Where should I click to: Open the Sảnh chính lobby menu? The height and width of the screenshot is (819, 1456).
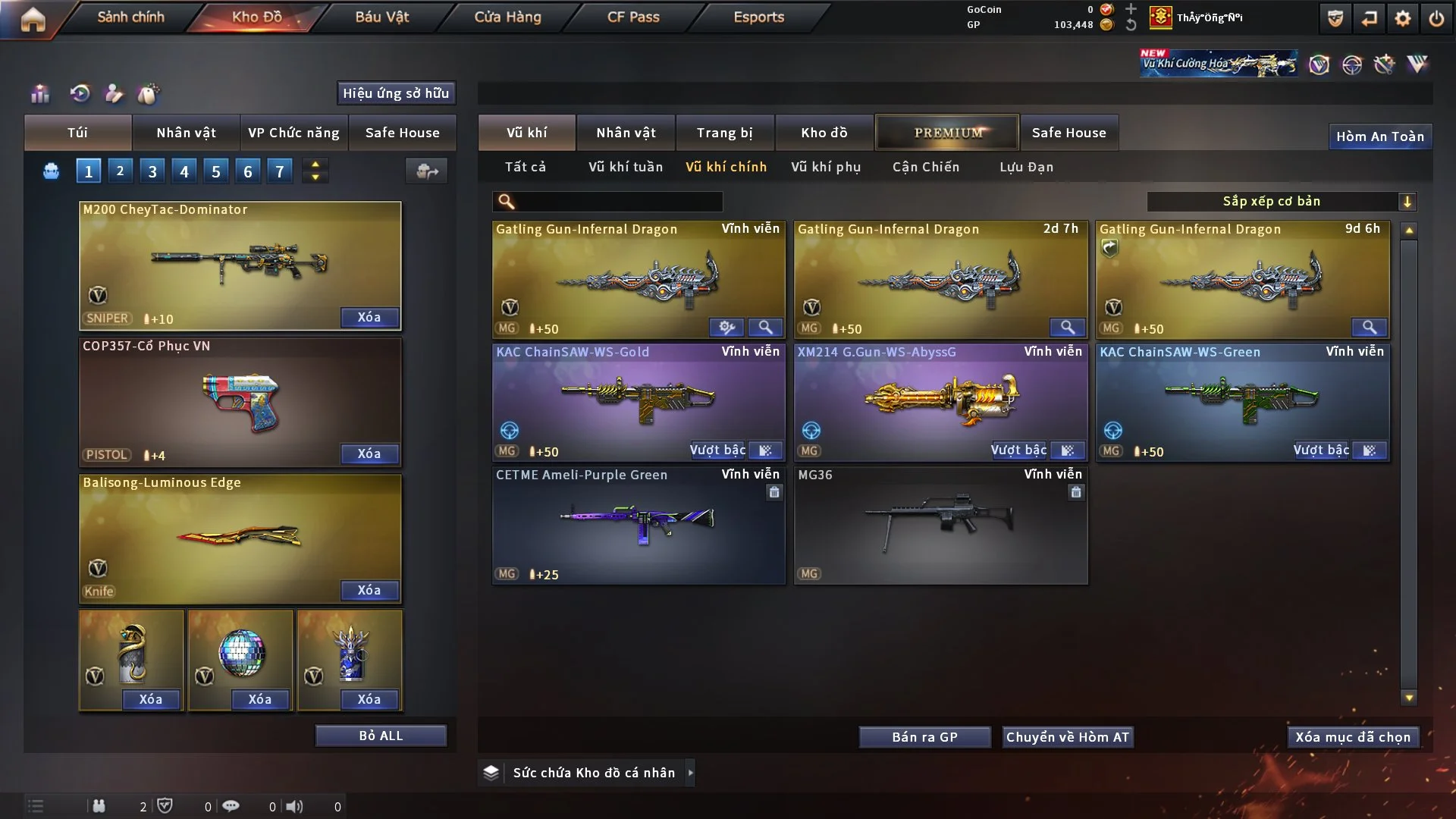(130, 17)
